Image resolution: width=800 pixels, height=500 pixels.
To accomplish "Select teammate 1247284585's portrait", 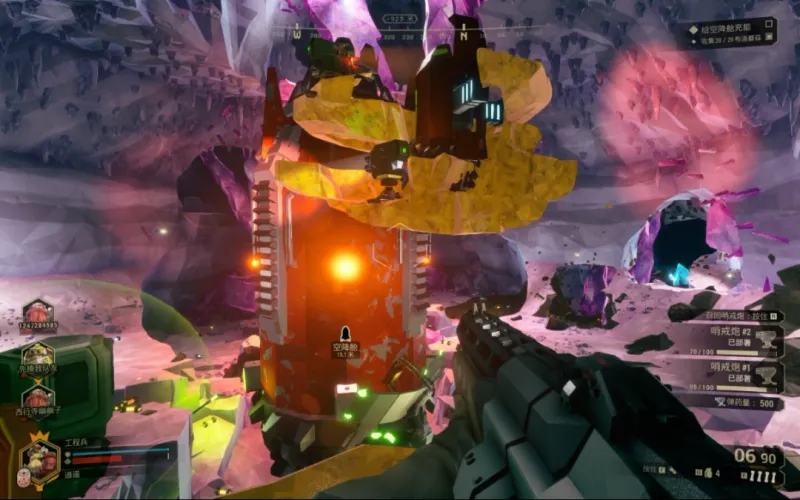I will 38,313.
